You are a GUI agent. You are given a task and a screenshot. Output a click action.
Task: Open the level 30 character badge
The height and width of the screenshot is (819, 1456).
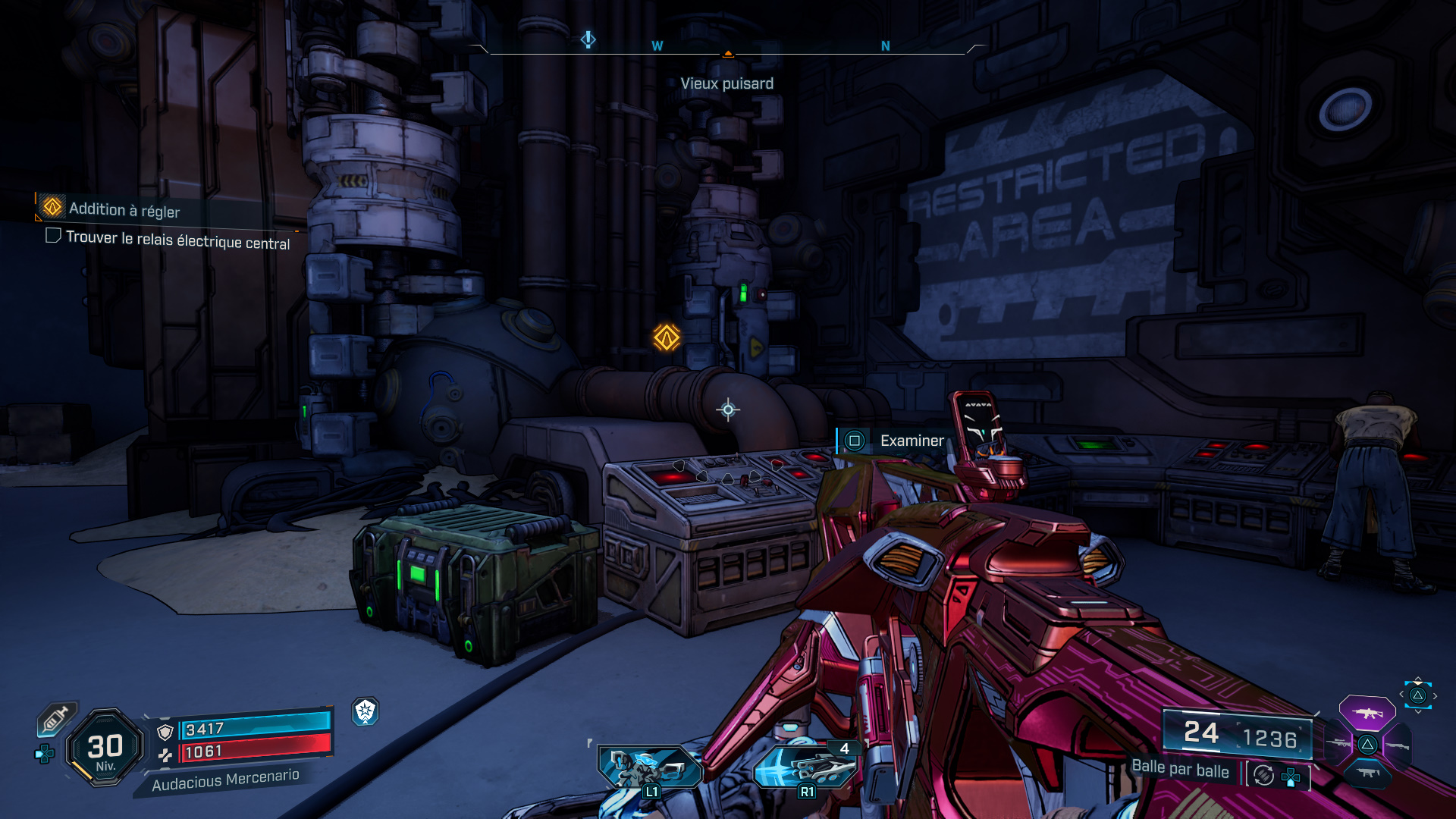[x=105, y=748]
